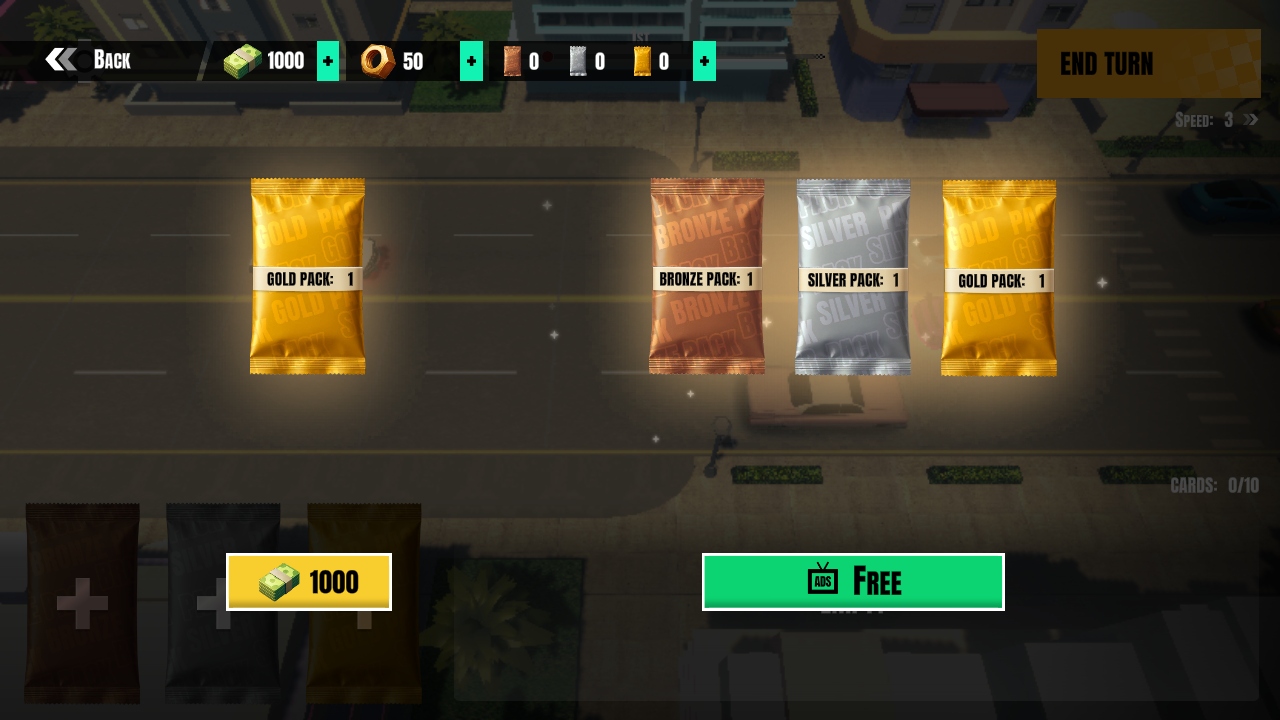Add more cash with the plus button

(327, 61)
